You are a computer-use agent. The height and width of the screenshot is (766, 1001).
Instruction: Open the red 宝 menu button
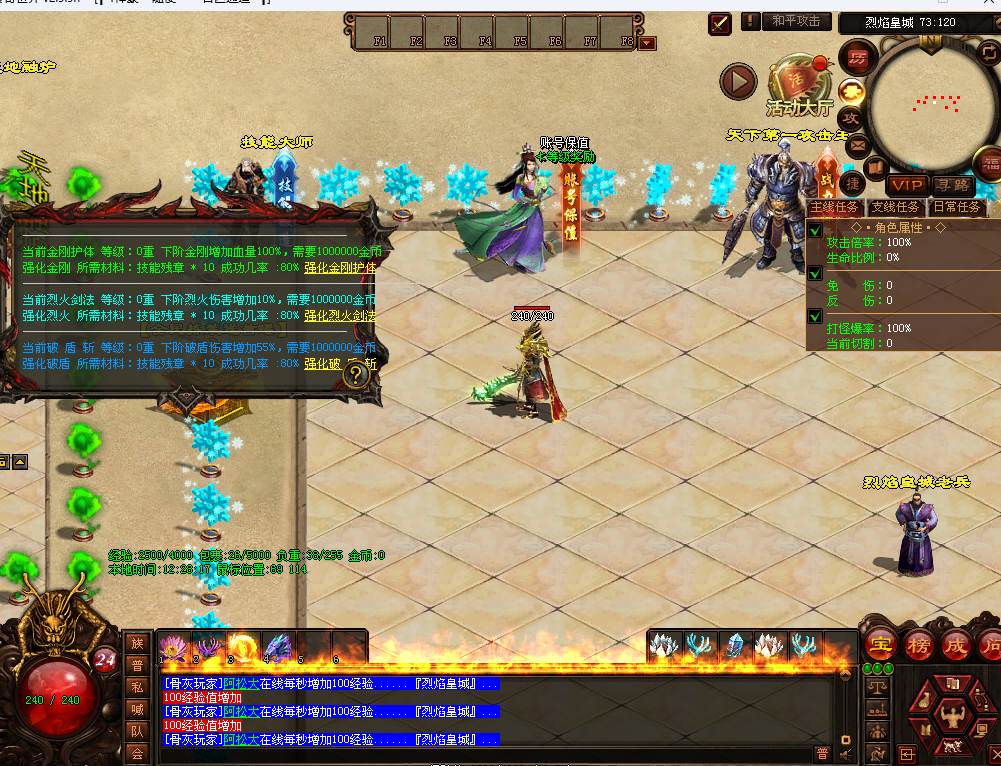click(880, 644)
